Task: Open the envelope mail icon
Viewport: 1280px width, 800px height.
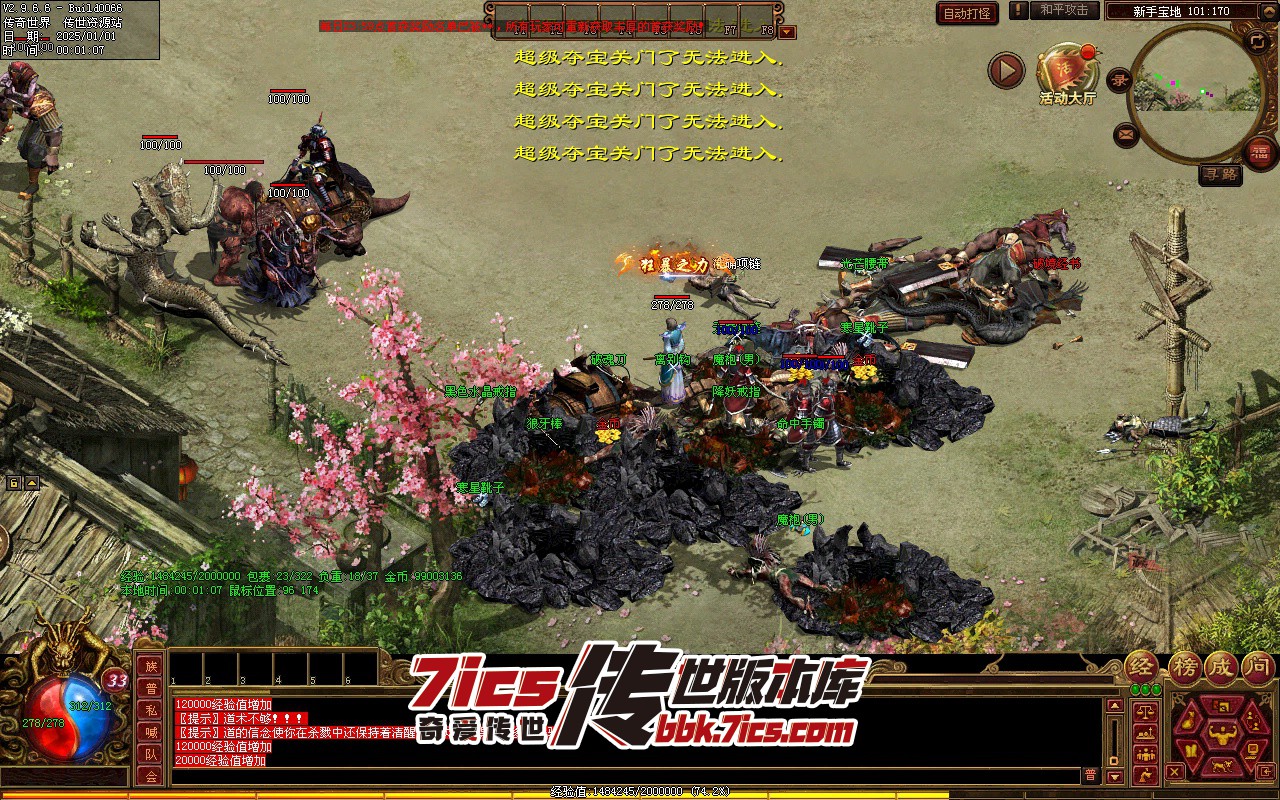Action: coord(1126,133)
